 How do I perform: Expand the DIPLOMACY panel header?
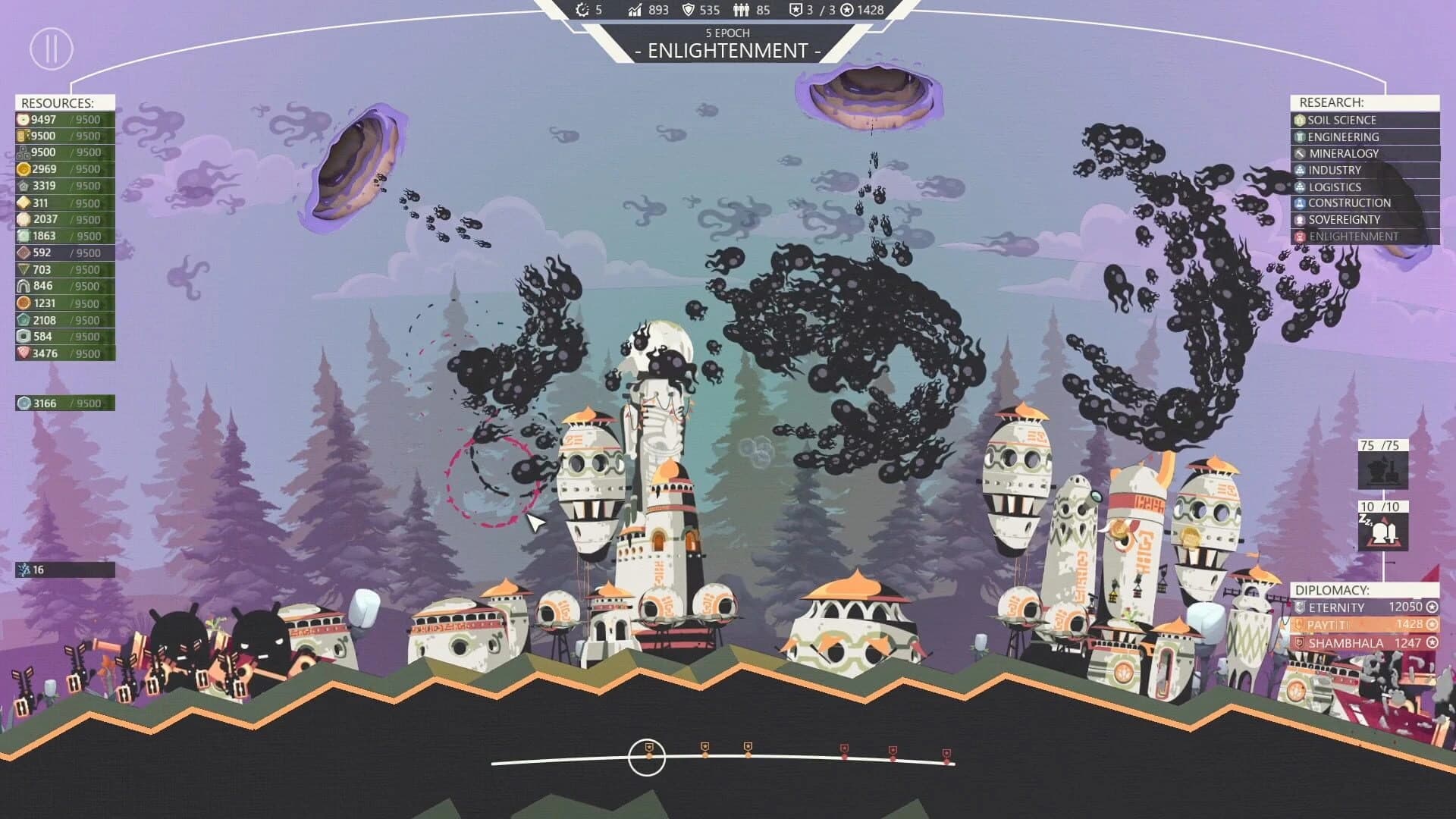(x=1332, y=588)
